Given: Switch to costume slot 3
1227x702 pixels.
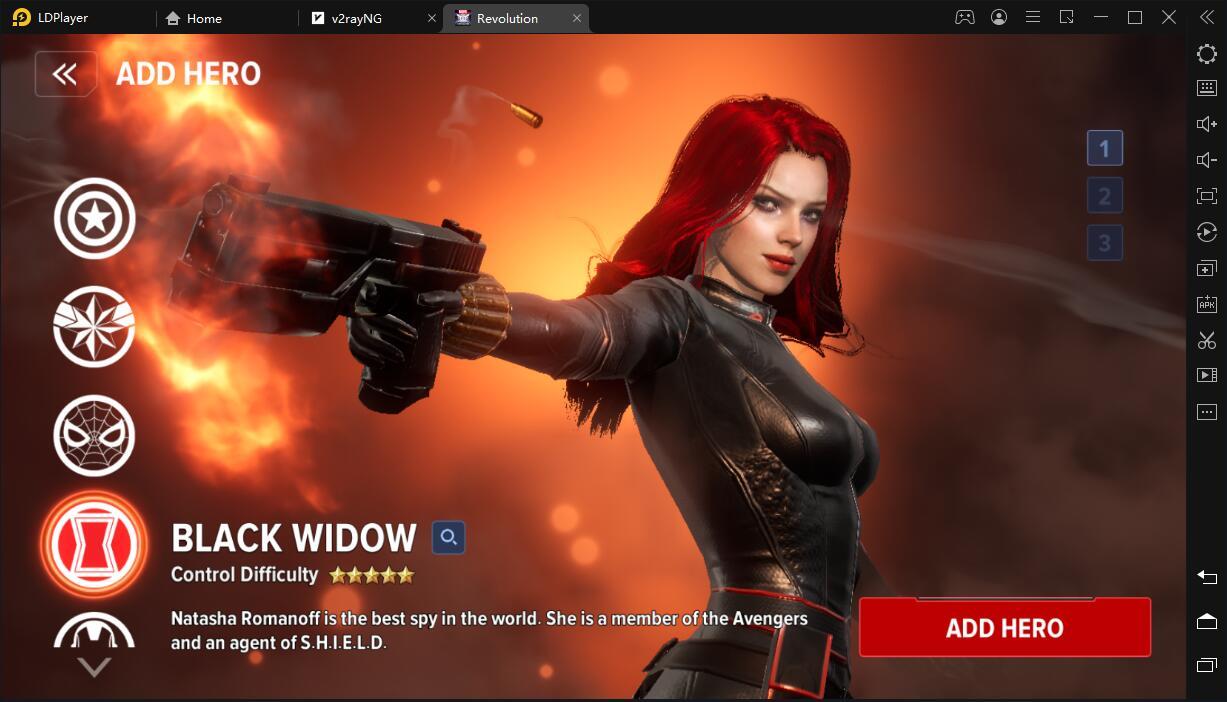Looking at the screenshot, I should [1104, 243].
